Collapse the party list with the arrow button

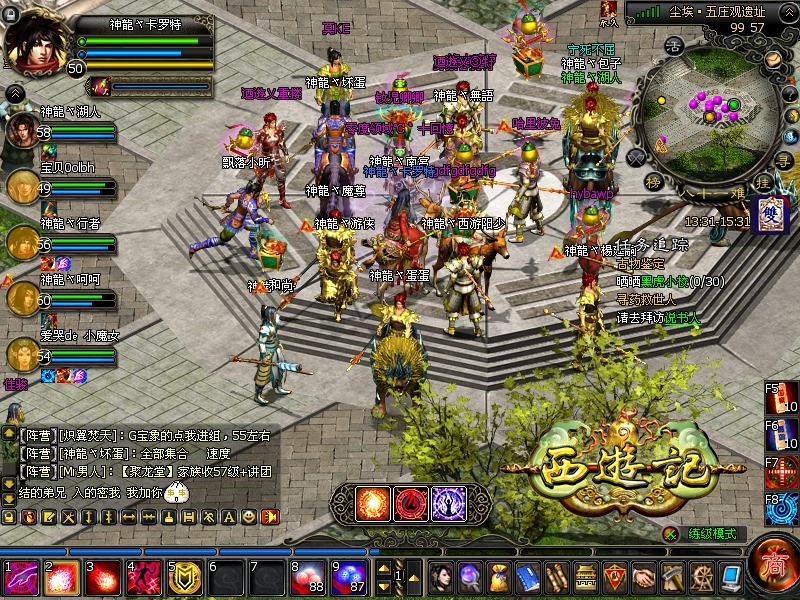[15, 93]
